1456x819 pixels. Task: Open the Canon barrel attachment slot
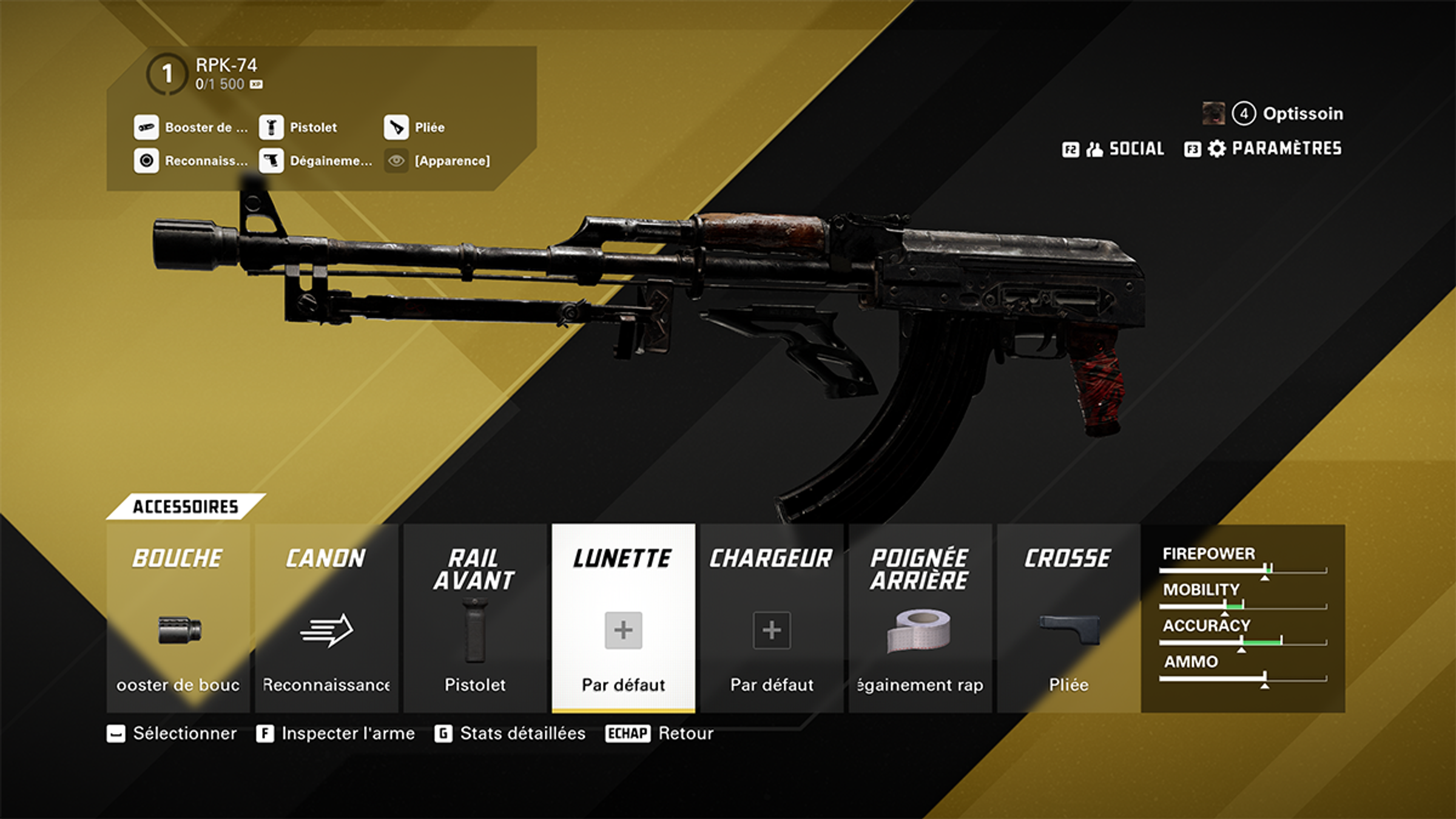[x=326, y=618]
